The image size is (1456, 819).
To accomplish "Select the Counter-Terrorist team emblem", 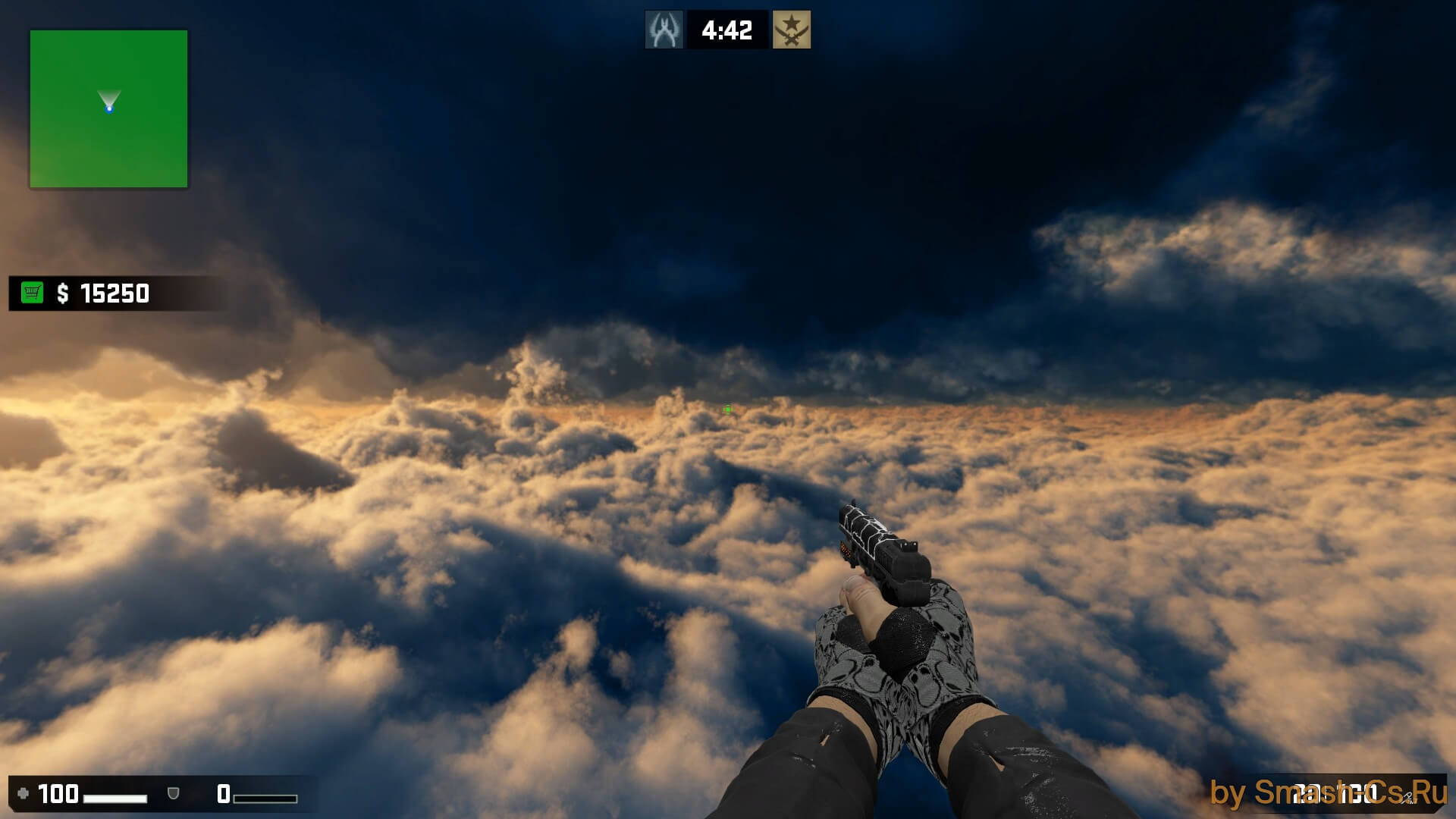I will [664, 30].
